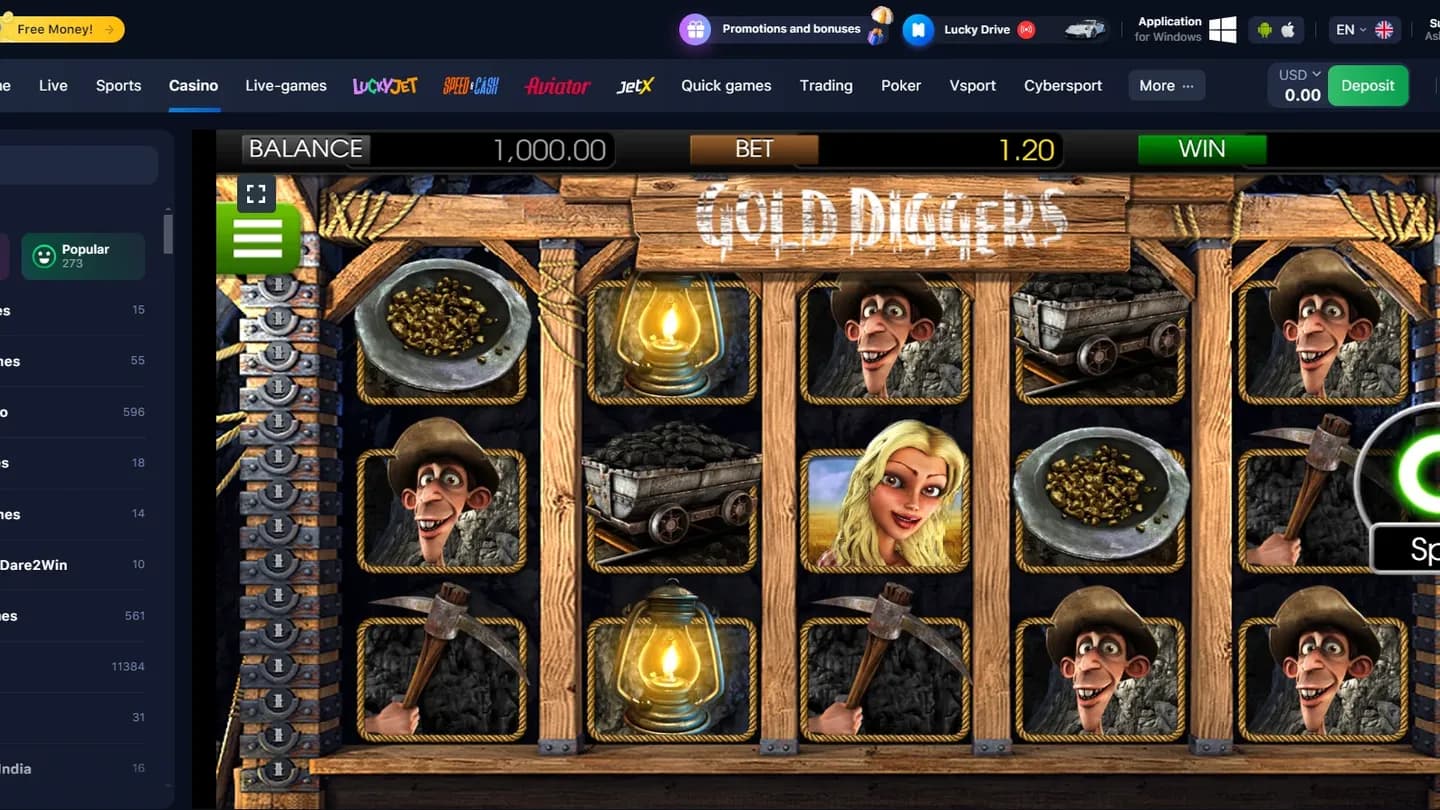Open the USD currency dropdown
Image resolution: width=1440 pixels, height=810 pixels.
pyautogui.click(x=1297, y=73)
